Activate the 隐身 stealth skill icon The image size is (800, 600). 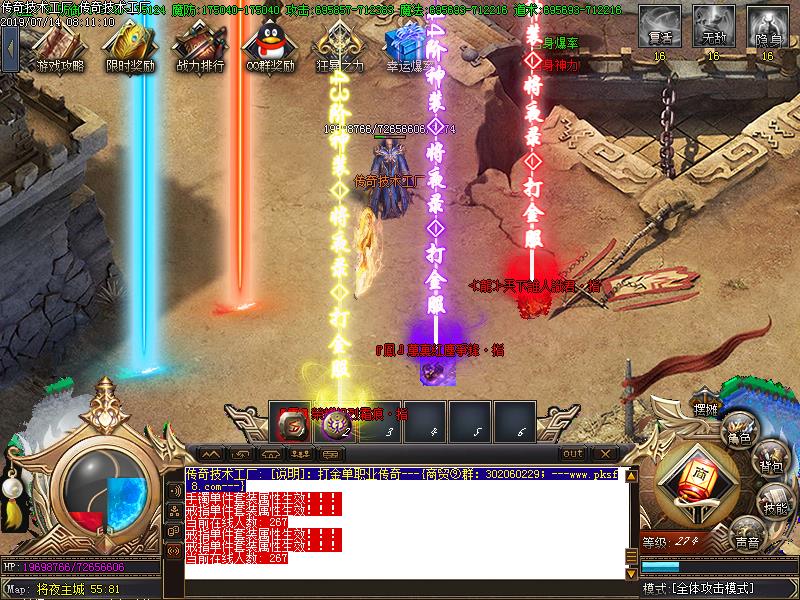click(767, 27)
